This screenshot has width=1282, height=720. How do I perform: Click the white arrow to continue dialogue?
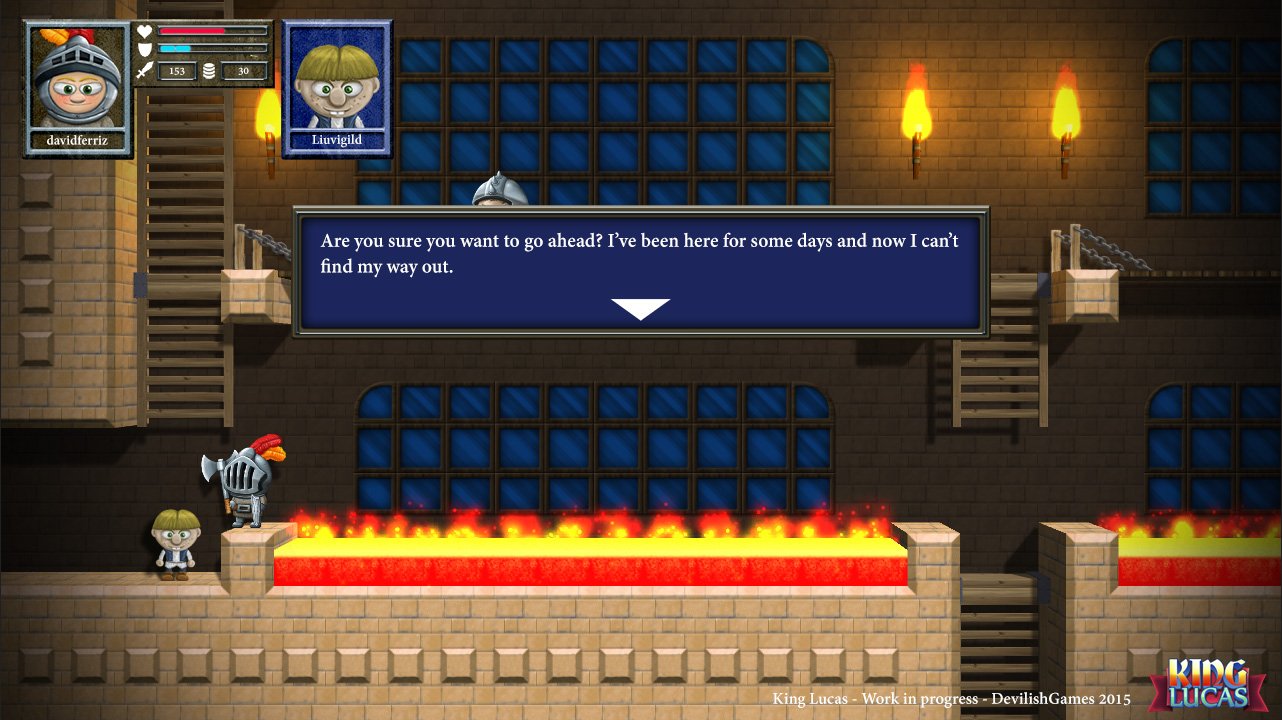pyautogui.click(x=641, y=309)
